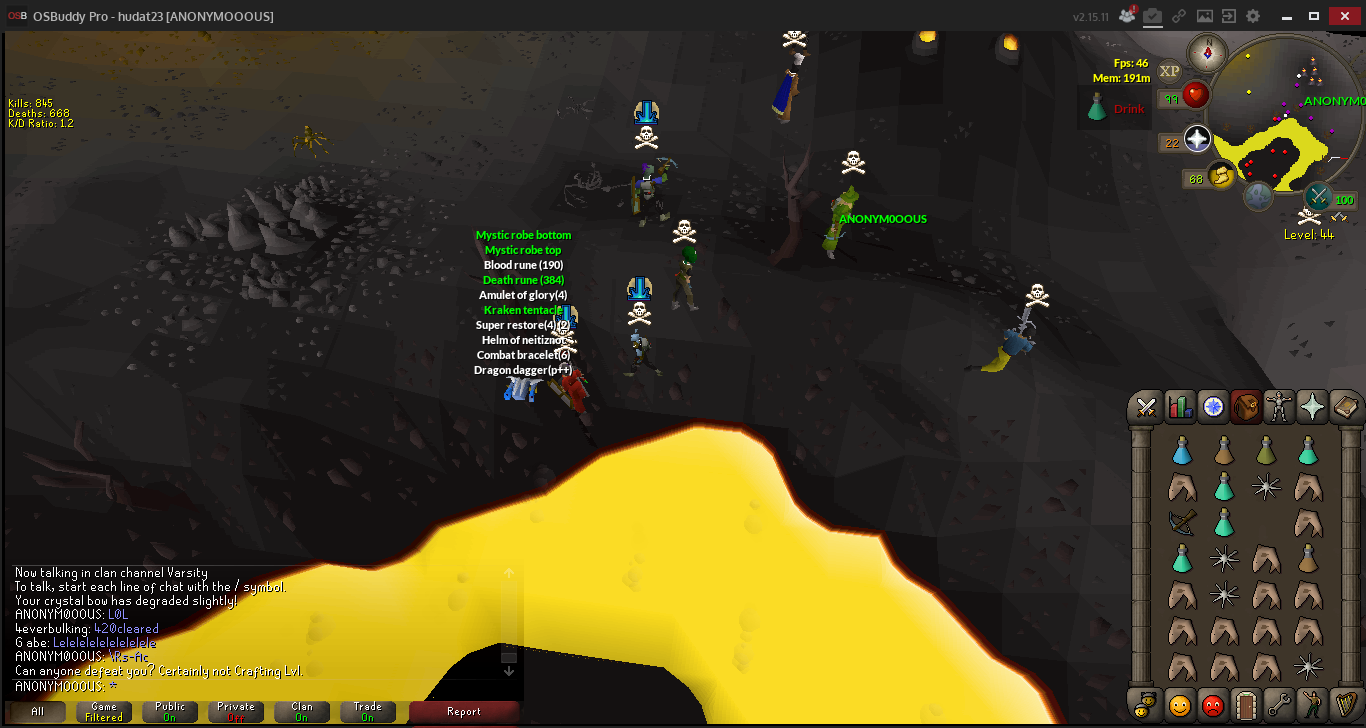Click the blue potion in the inventory

pos(1182,452)
